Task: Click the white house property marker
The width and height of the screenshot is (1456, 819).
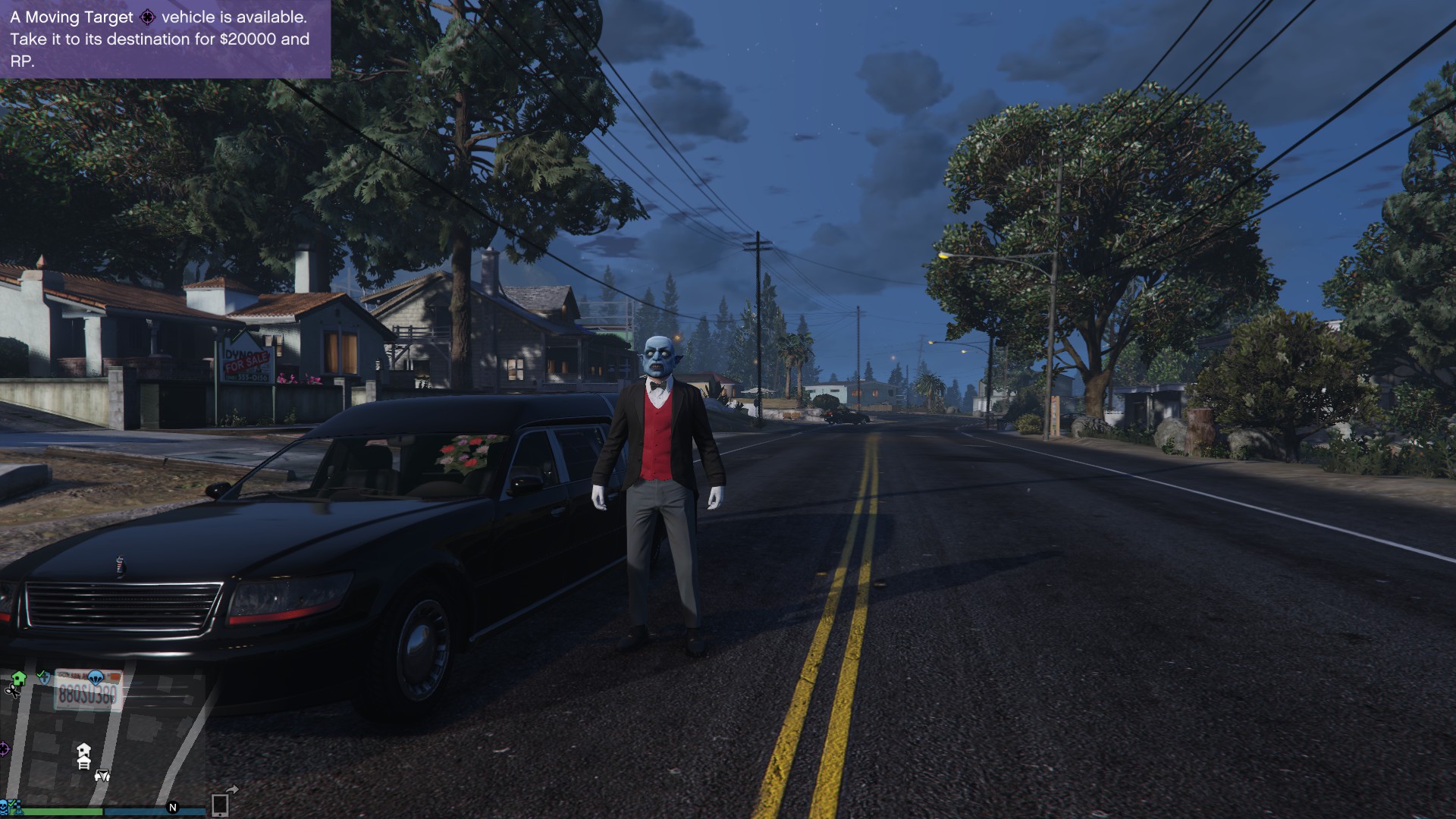Action: 83,750
